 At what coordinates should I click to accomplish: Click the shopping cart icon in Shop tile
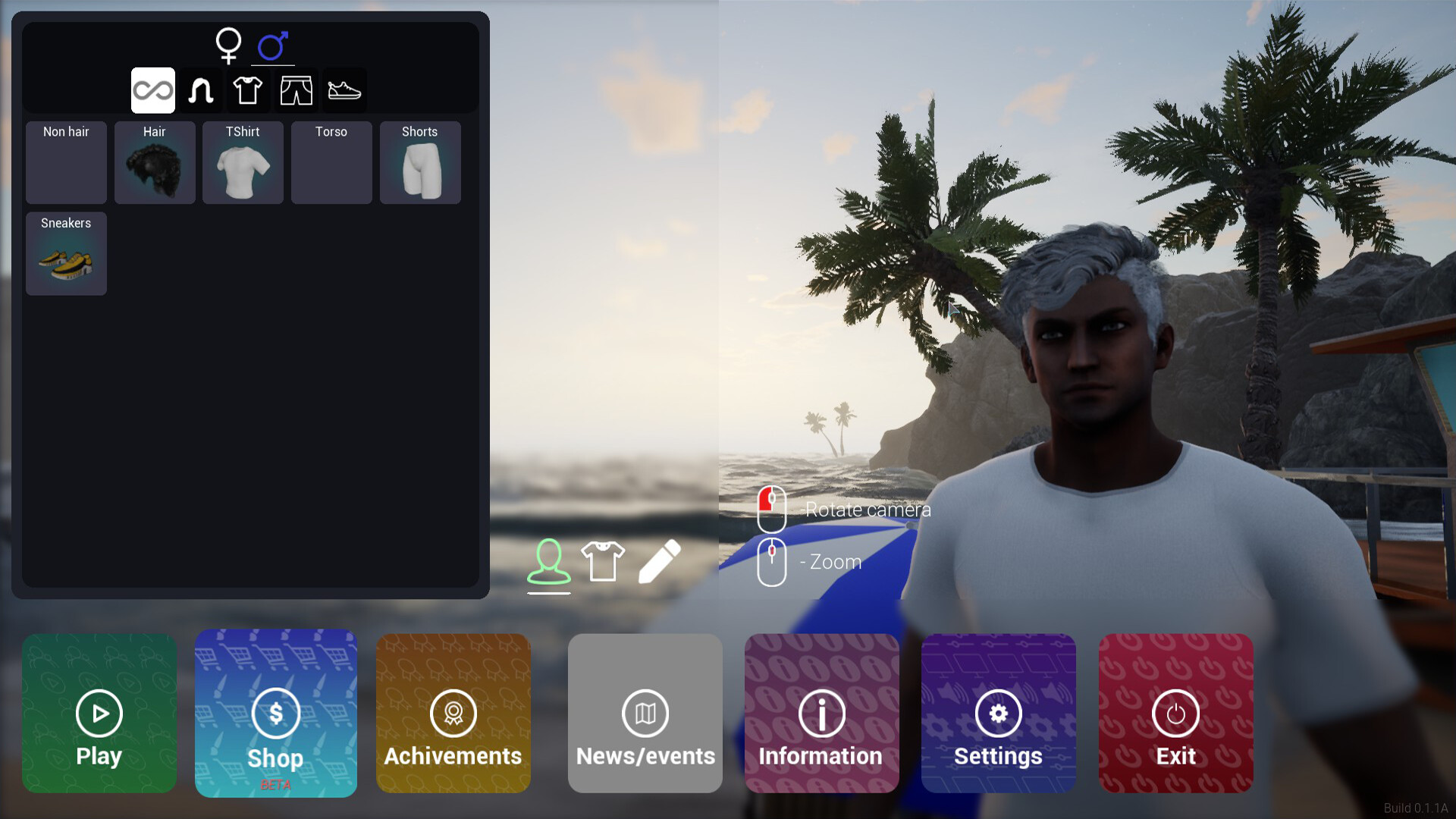[275, 714]
